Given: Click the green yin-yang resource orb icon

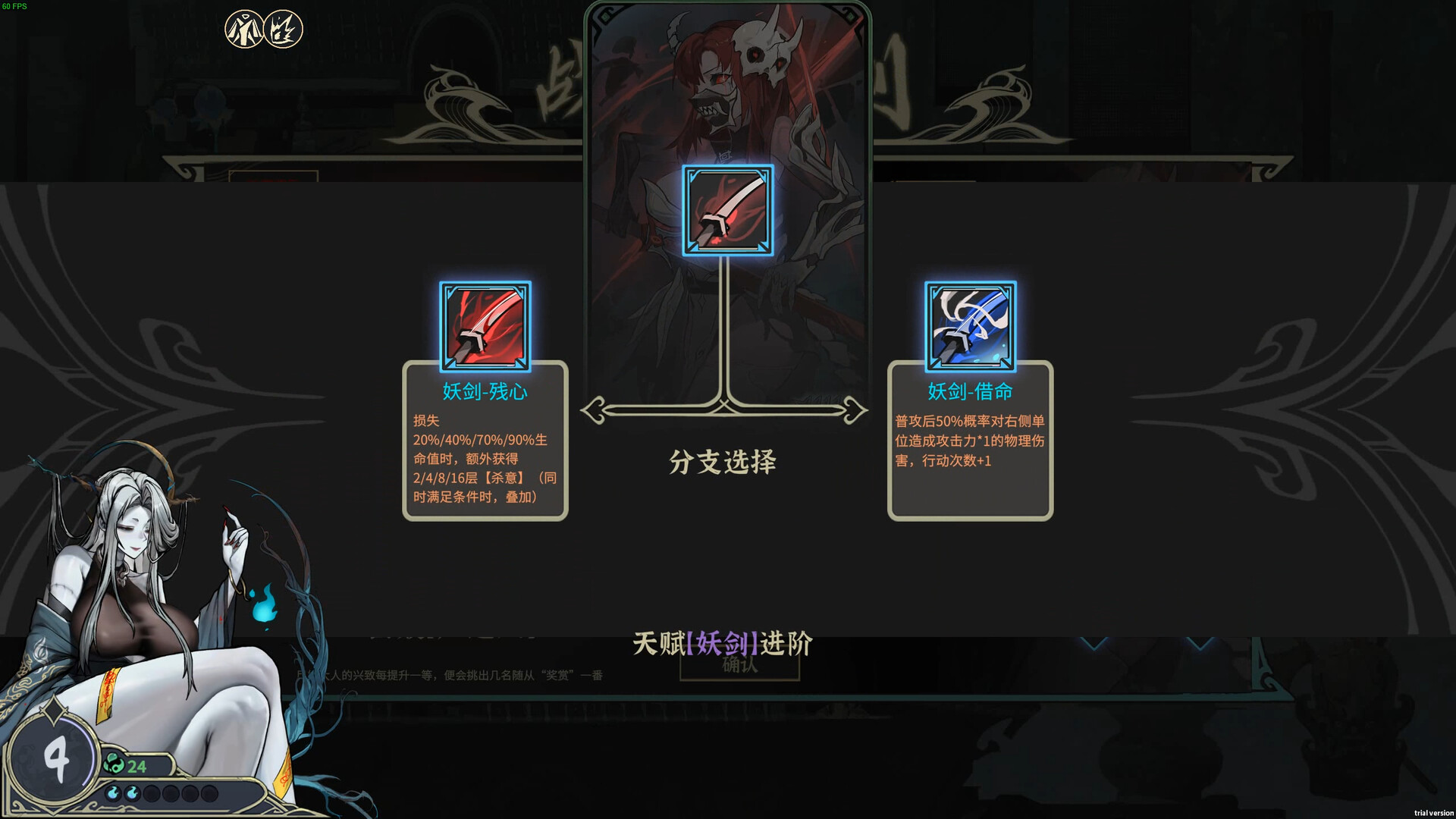Looking at the screenshot, I should click(x=114, y=763).
